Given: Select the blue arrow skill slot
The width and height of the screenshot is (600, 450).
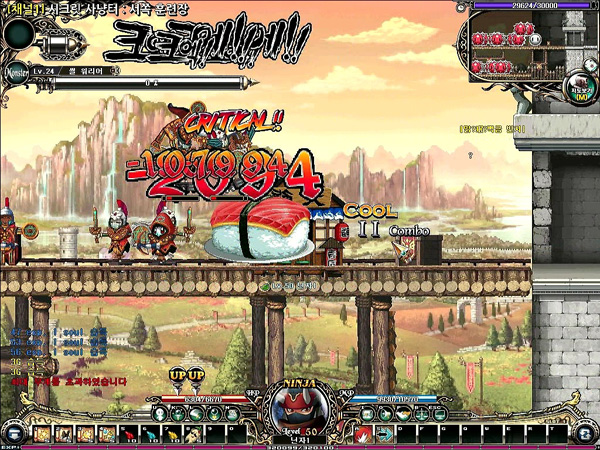Looking at the screenshot, I should click(x=384, y=434).
